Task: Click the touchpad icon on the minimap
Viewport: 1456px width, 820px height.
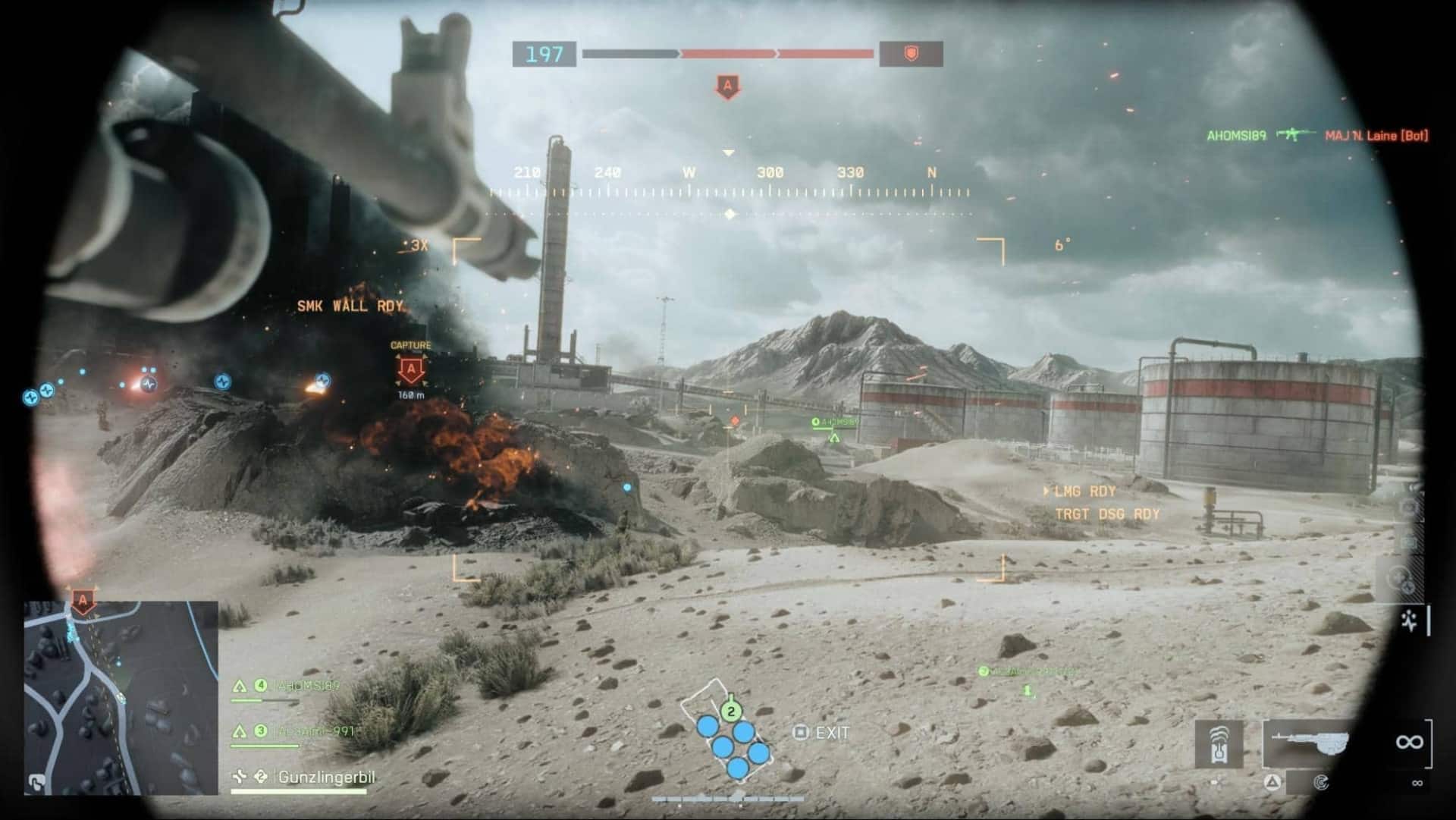Action: click(35, 781)
